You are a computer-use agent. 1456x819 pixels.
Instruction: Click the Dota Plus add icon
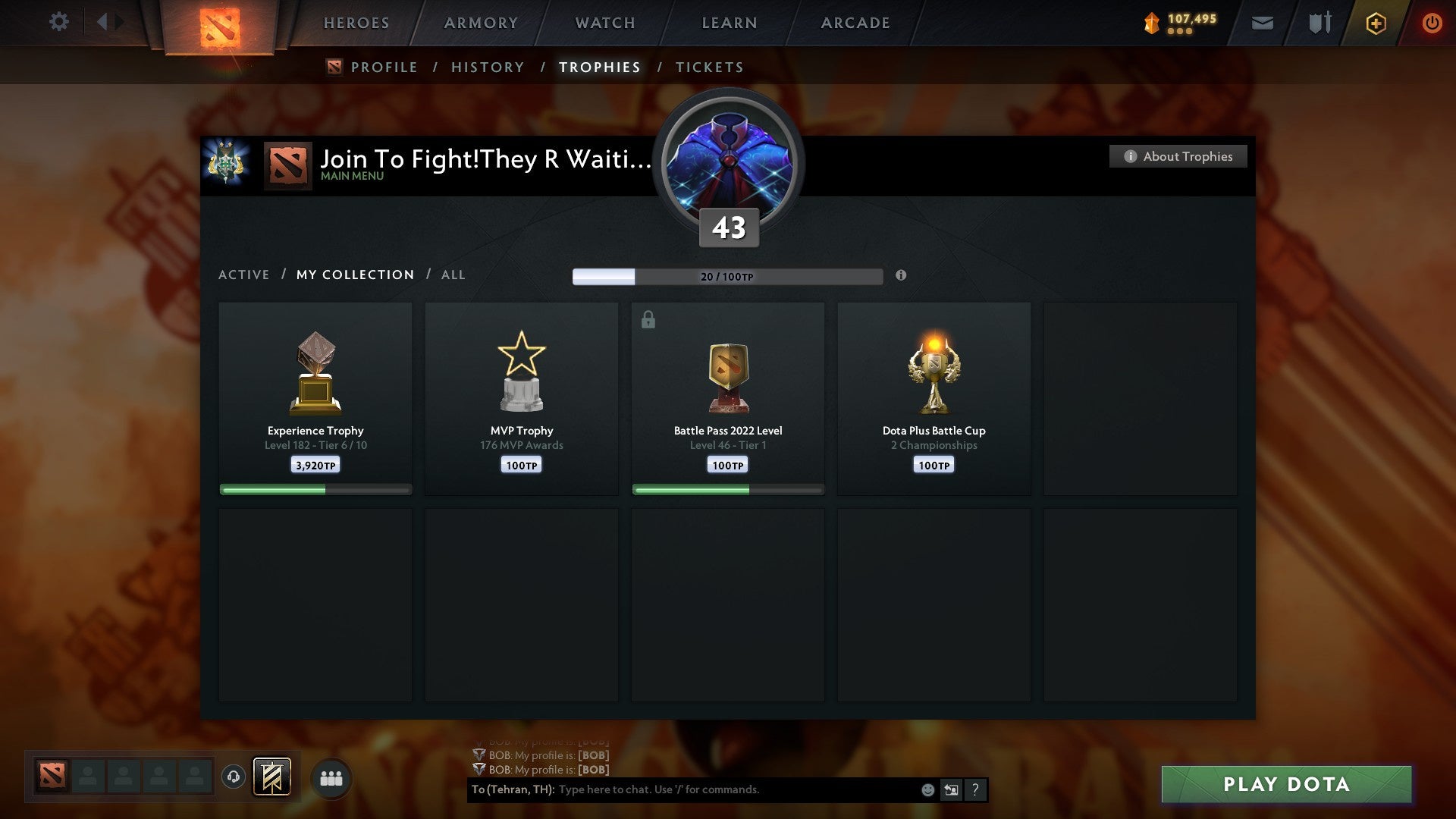point(1375,23)
